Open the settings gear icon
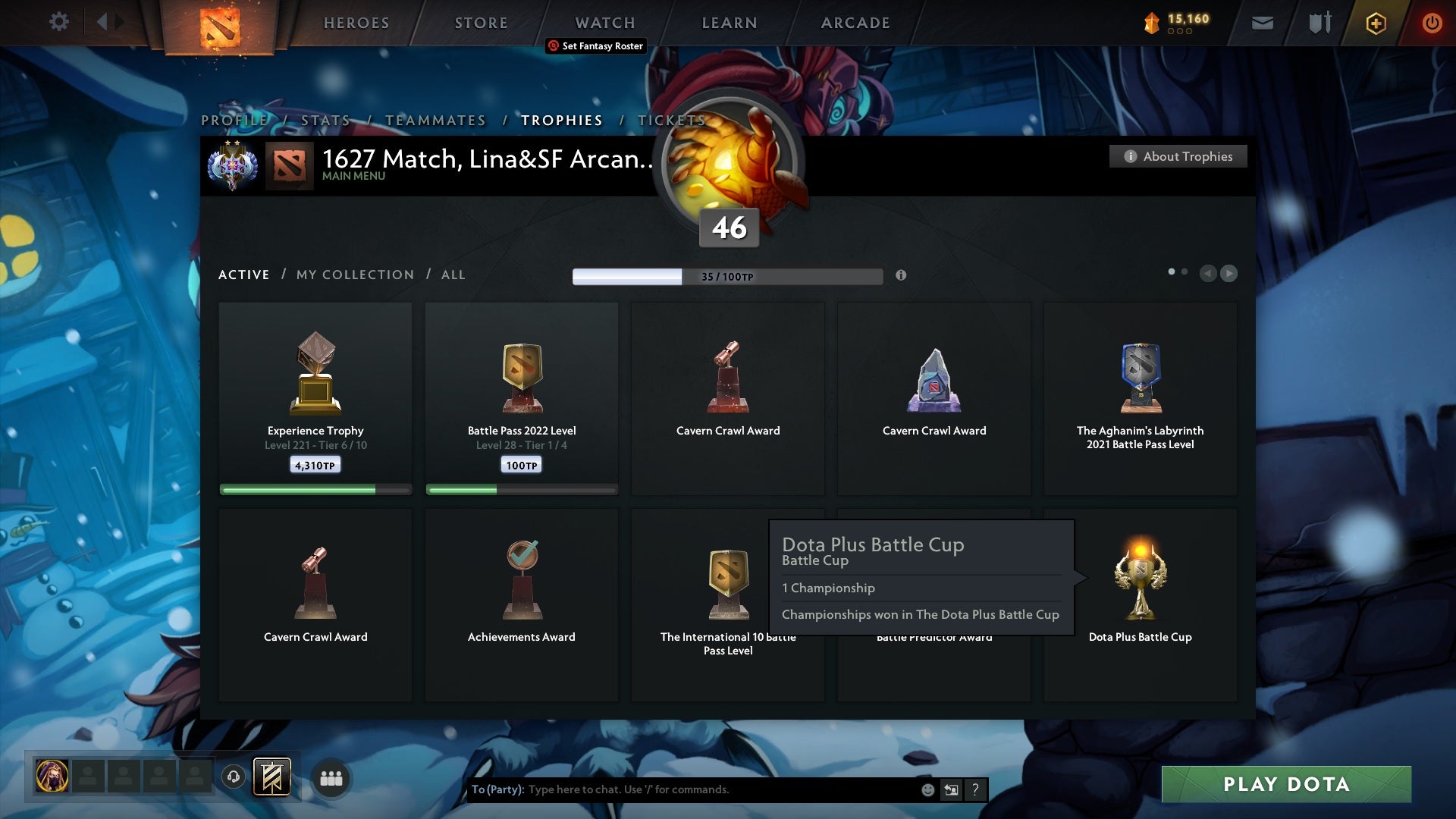Image resolution: width=1456 pixels, height=819 pixels. [x=59, y=21]
